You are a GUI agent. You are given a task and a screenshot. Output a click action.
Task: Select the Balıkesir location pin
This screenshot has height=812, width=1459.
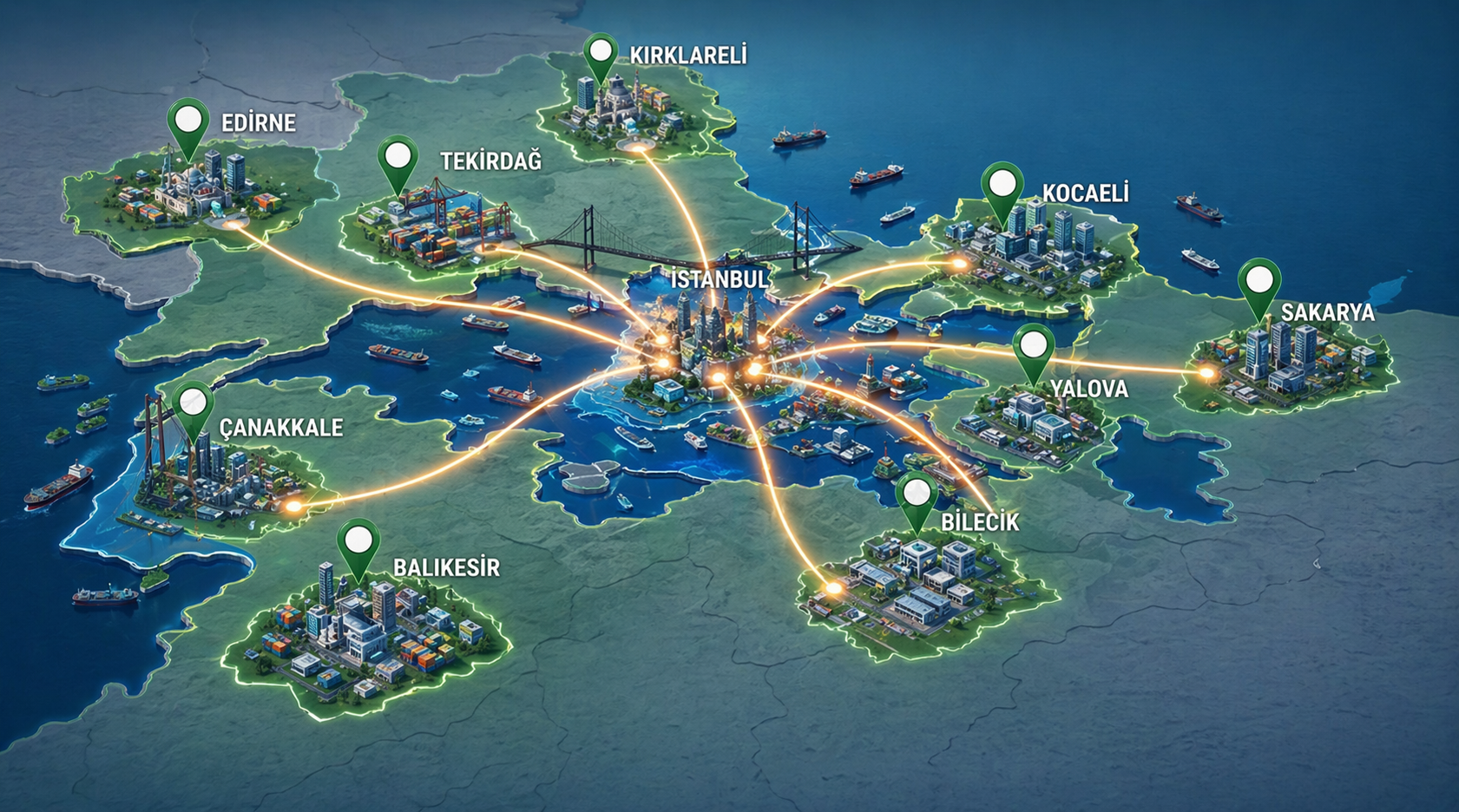click(358, 542)
